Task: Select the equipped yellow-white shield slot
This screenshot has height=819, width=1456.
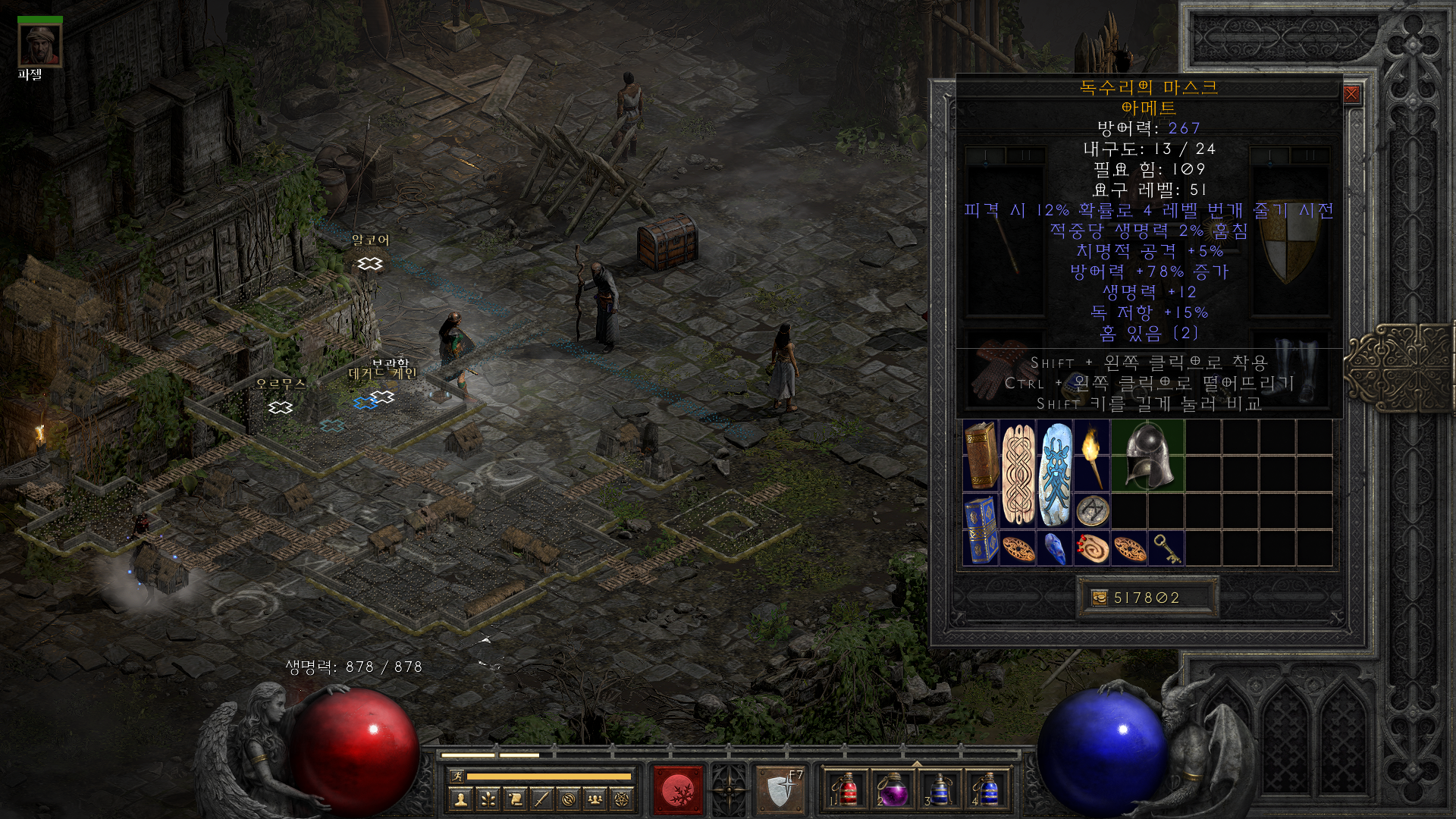Action: [x=1288, y=249]
